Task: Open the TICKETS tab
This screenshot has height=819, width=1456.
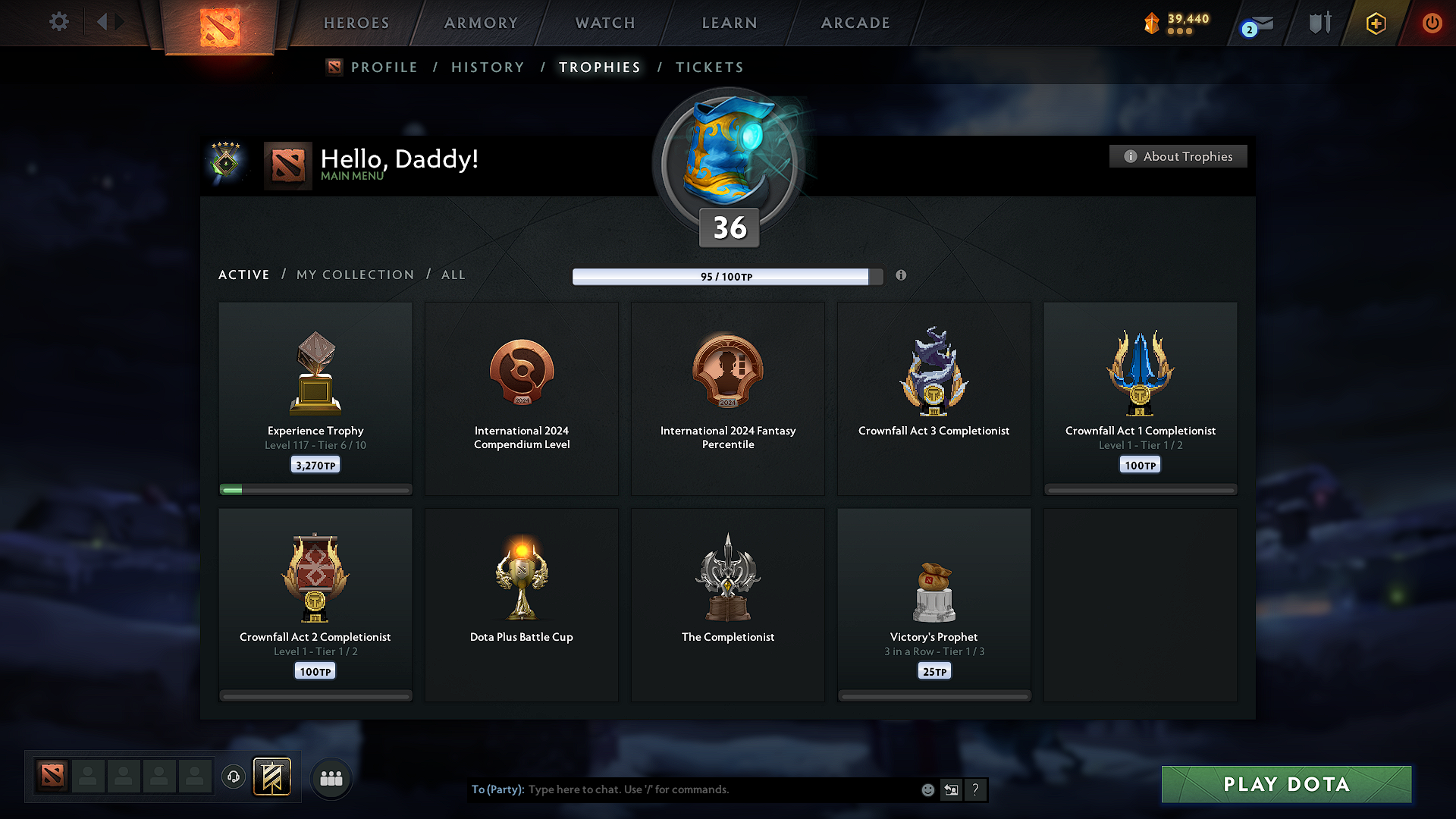Action: pyautogui.click(x=709, y=67)
